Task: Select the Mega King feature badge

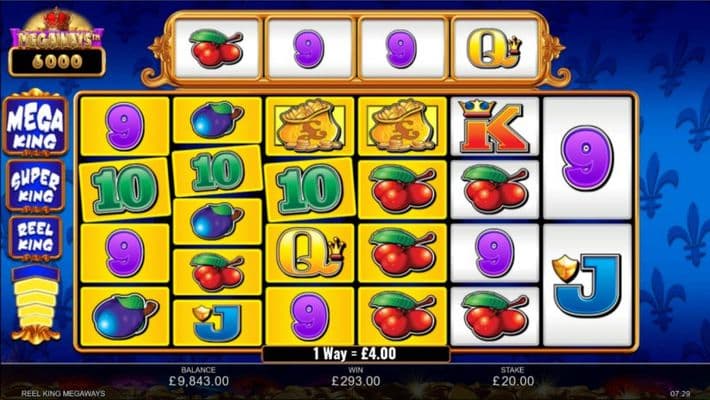Action: click(36, 126)
